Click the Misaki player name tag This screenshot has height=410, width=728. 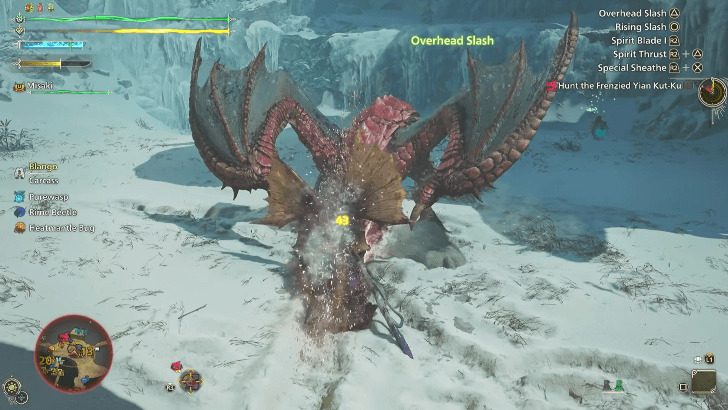point(40,87)
